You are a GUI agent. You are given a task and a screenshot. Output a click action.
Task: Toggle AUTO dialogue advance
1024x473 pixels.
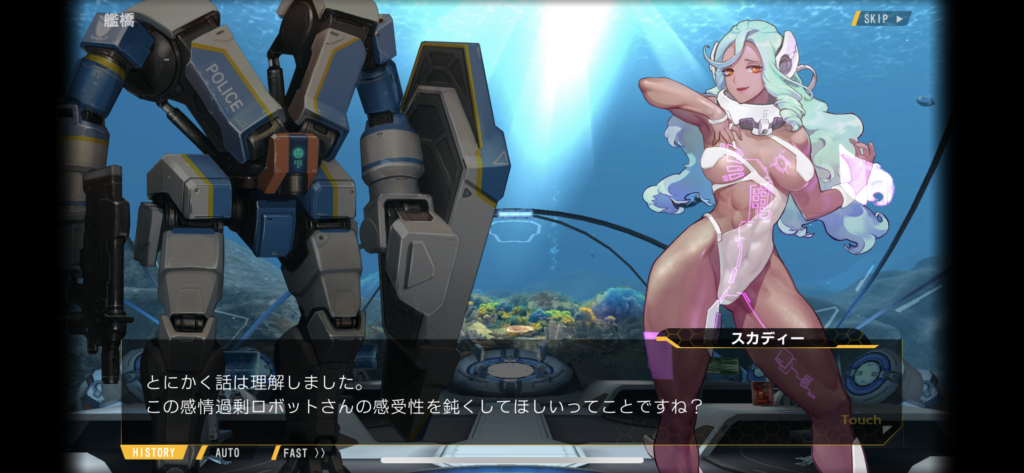tap(227, 452)
